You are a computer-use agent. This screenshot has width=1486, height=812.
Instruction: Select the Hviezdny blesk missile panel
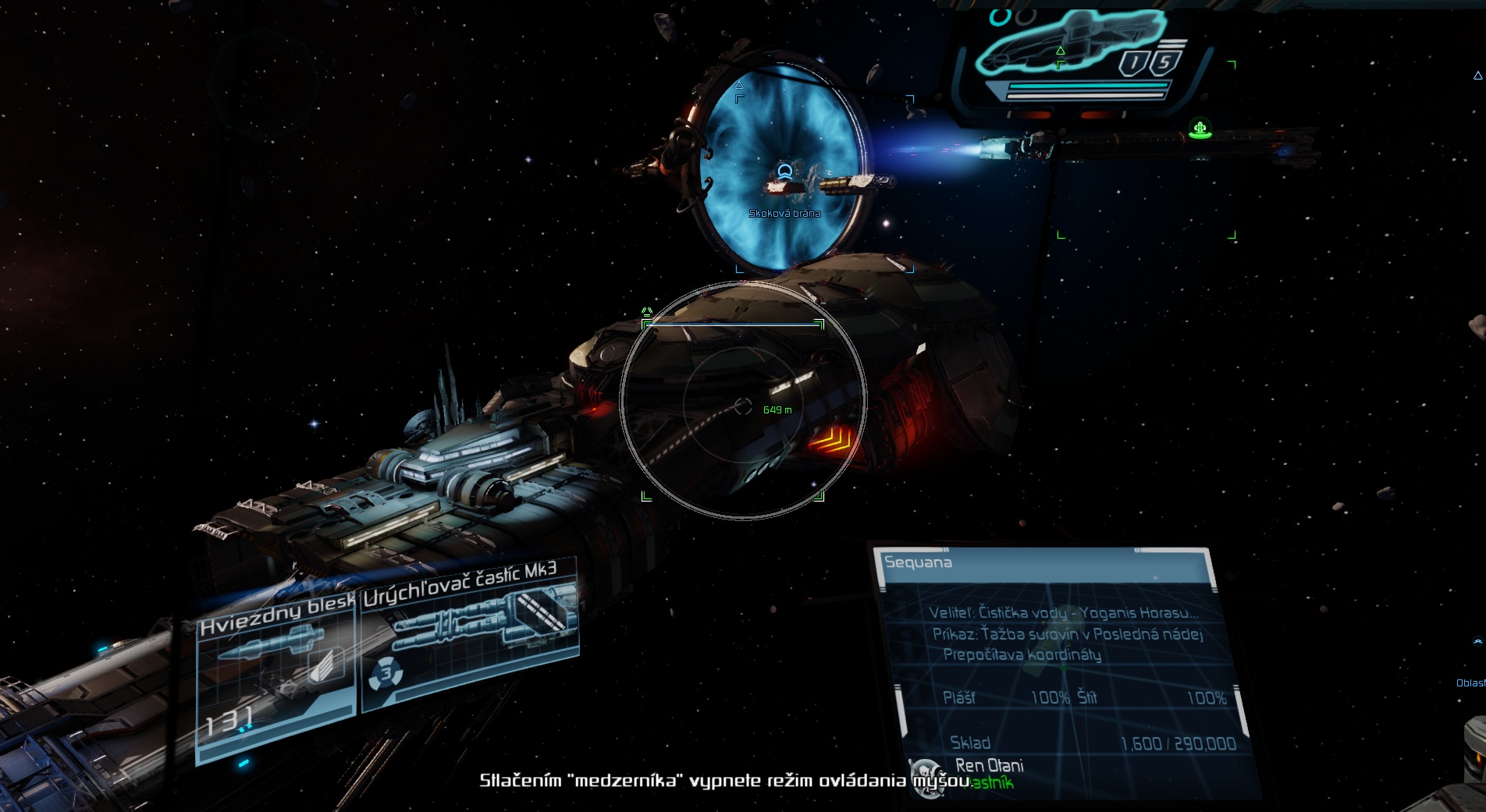tap(275, 677)
